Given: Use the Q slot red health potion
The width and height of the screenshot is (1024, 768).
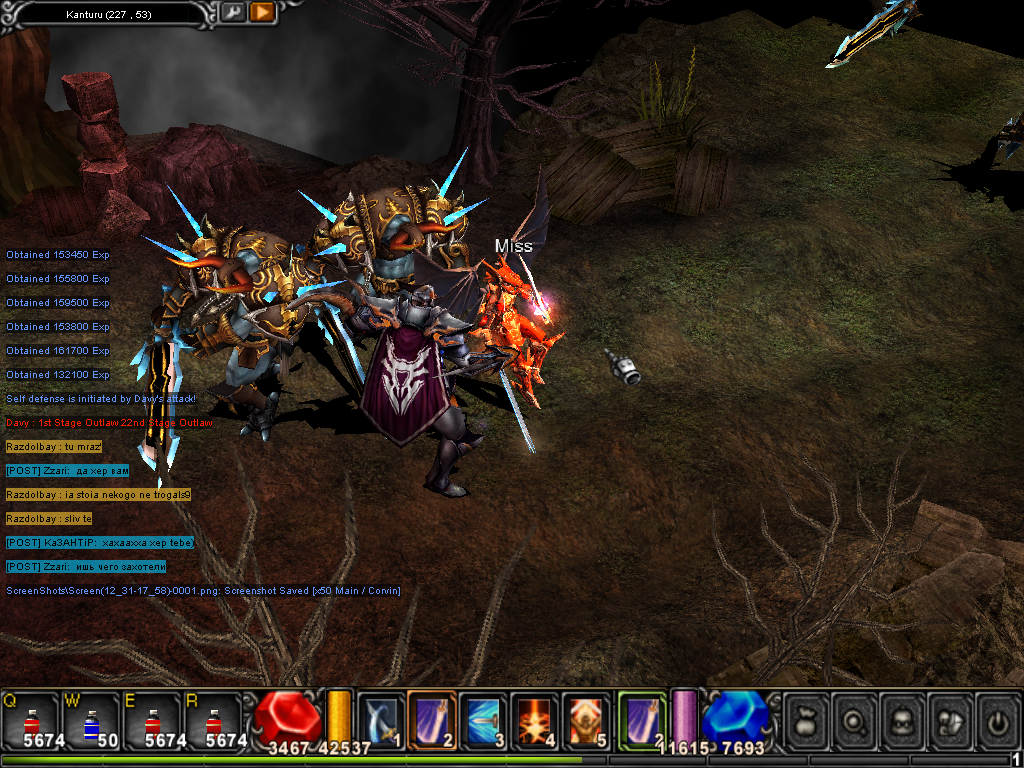Looking at the screenshot, I should pos(30,720).
